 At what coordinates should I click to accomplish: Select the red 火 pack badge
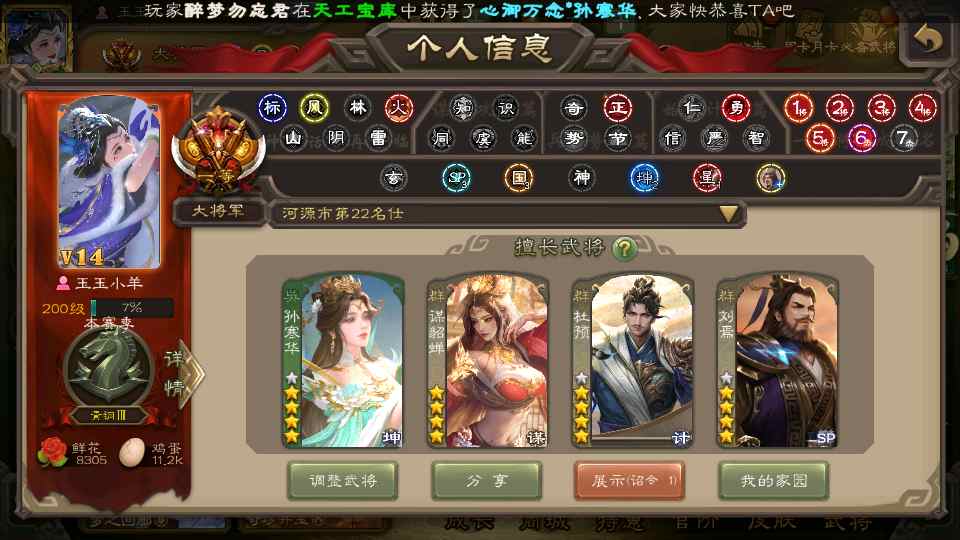tap(399, 107)
